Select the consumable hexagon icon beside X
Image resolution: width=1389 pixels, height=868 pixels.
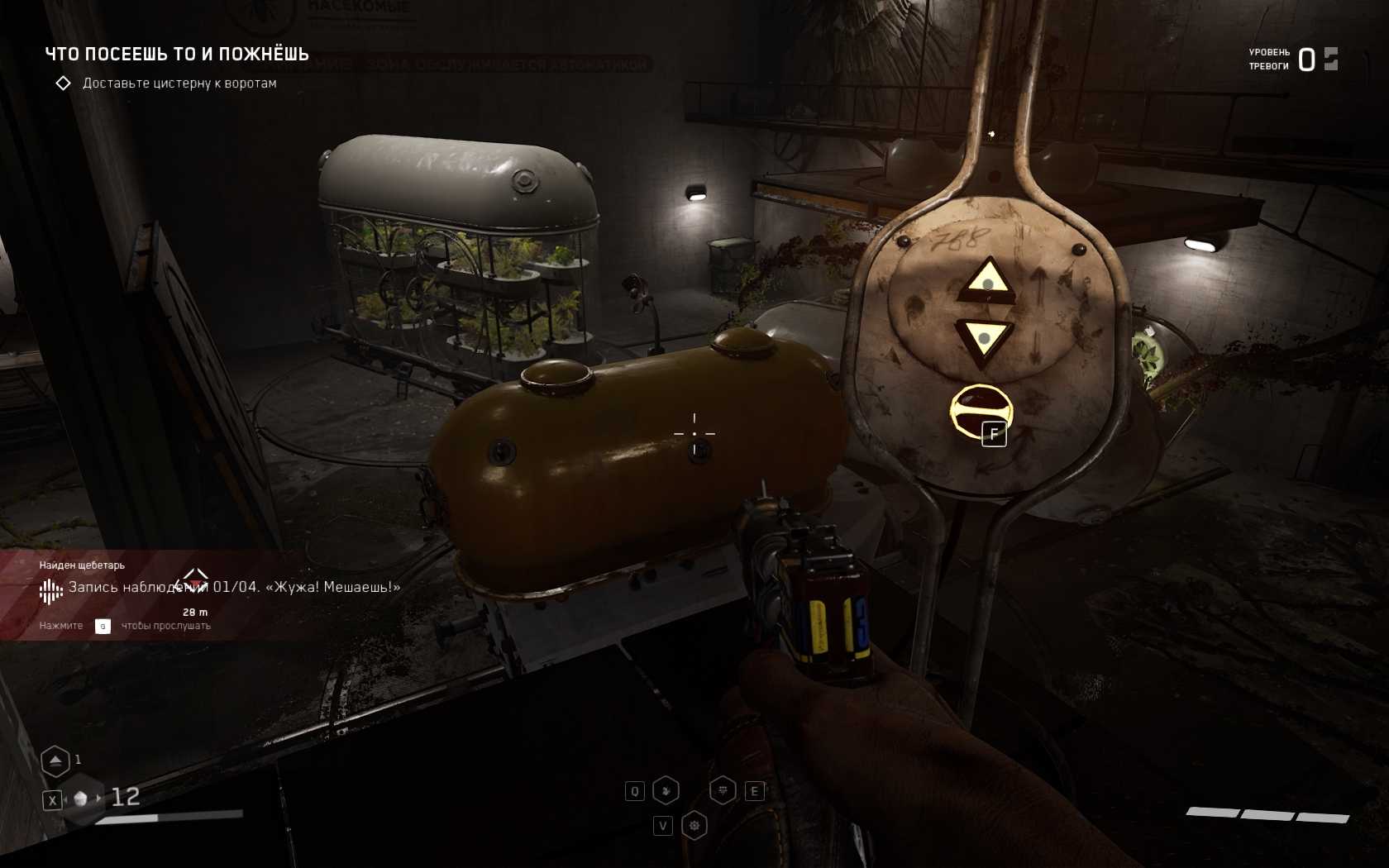[x=81, y=799]
